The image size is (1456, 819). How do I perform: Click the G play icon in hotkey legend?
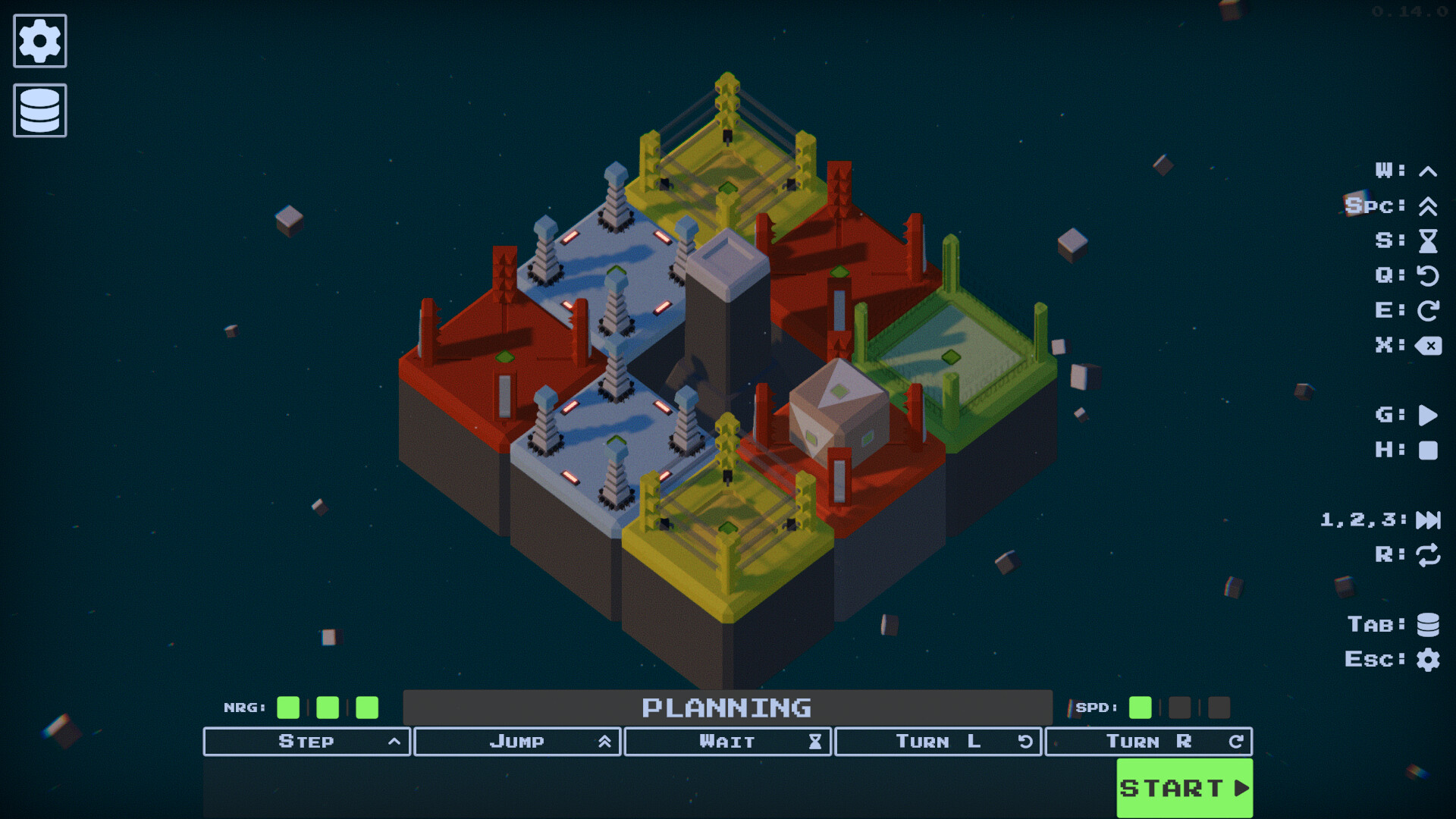(x=1429, y=414)
